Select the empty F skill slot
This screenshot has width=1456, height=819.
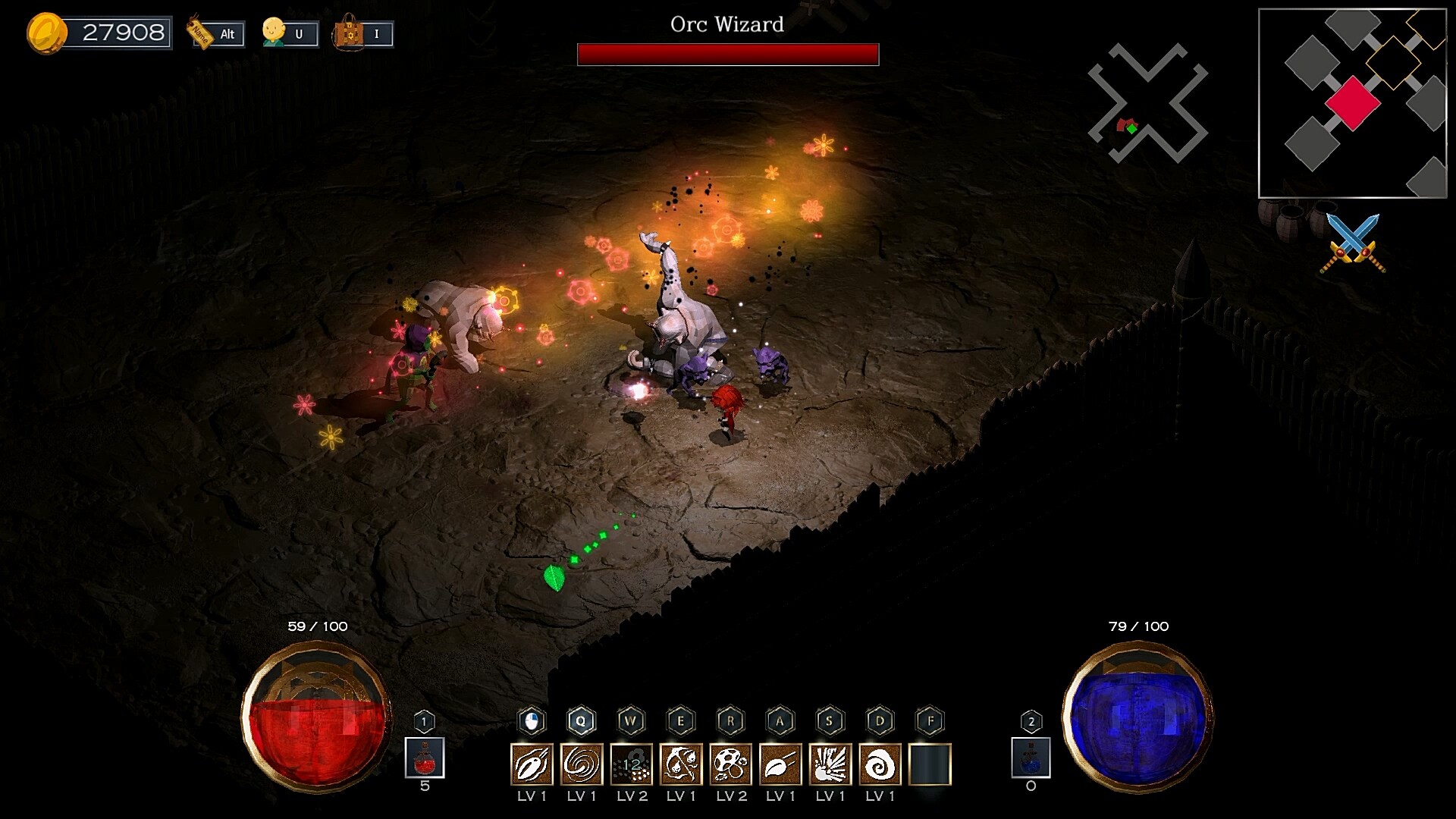point(930,764)
